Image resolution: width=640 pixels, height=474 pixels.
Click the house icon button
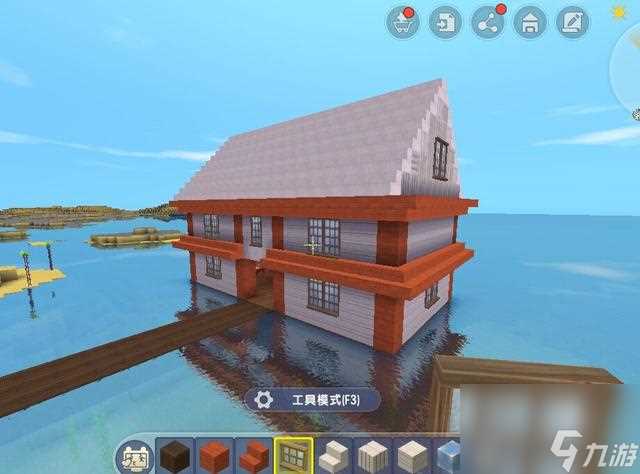(x=530, y=21)
